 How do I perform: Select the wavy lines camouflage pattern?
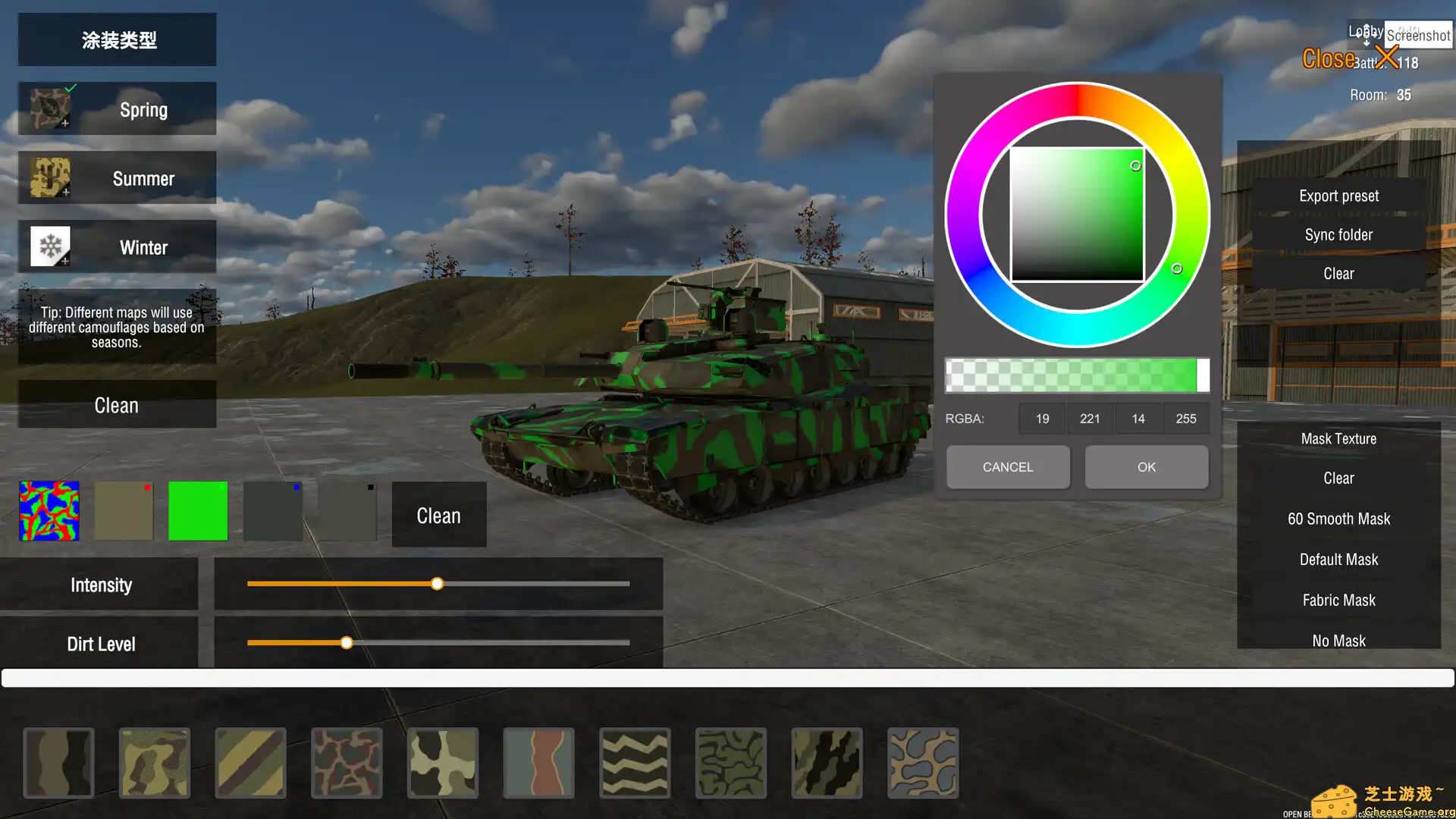point(635,762)
